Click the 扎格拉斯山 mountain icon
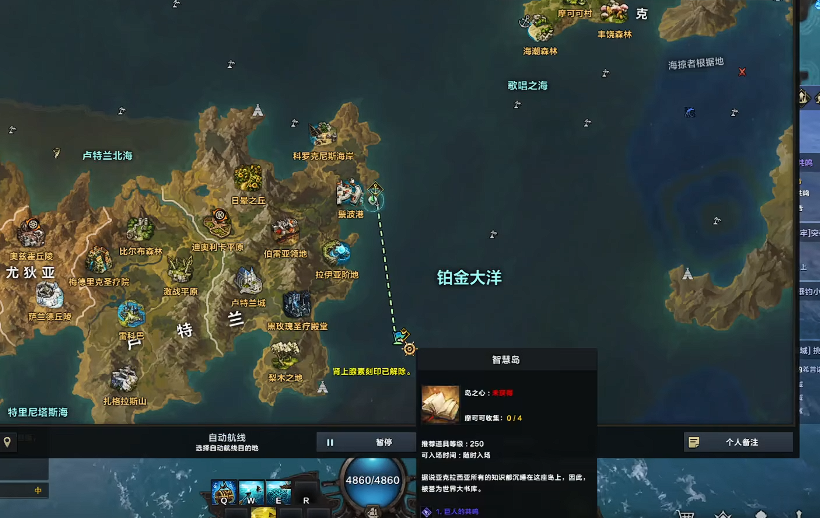 click(x=124, y=380)
